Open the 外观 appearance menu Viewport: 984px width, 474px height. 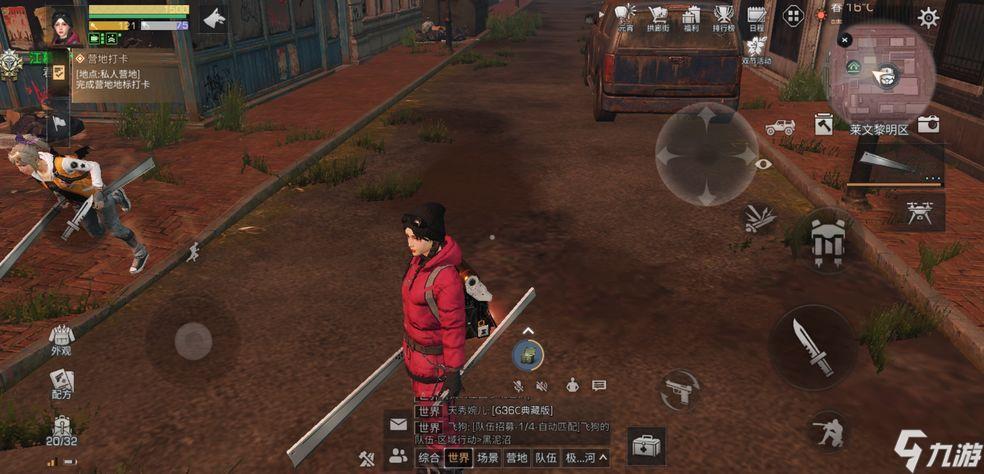click(62, 338)
